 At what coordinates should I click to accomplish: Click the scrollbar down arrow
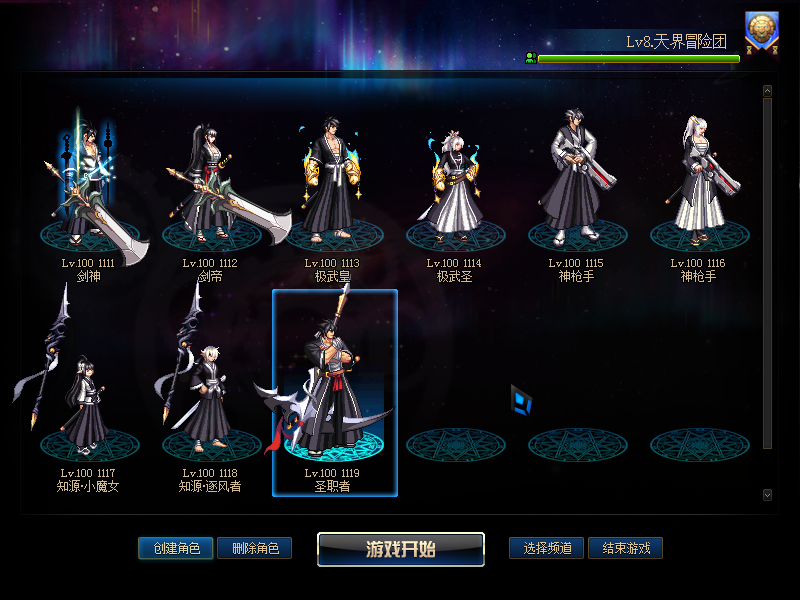[x=767, y=494]
